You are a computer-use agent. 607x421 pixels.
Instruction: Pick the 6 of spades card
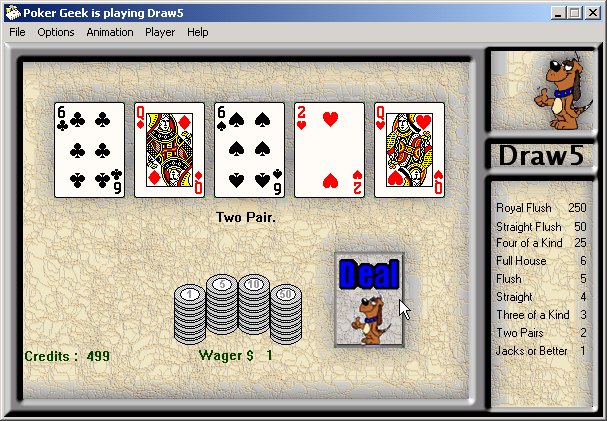tap(249, 150)
